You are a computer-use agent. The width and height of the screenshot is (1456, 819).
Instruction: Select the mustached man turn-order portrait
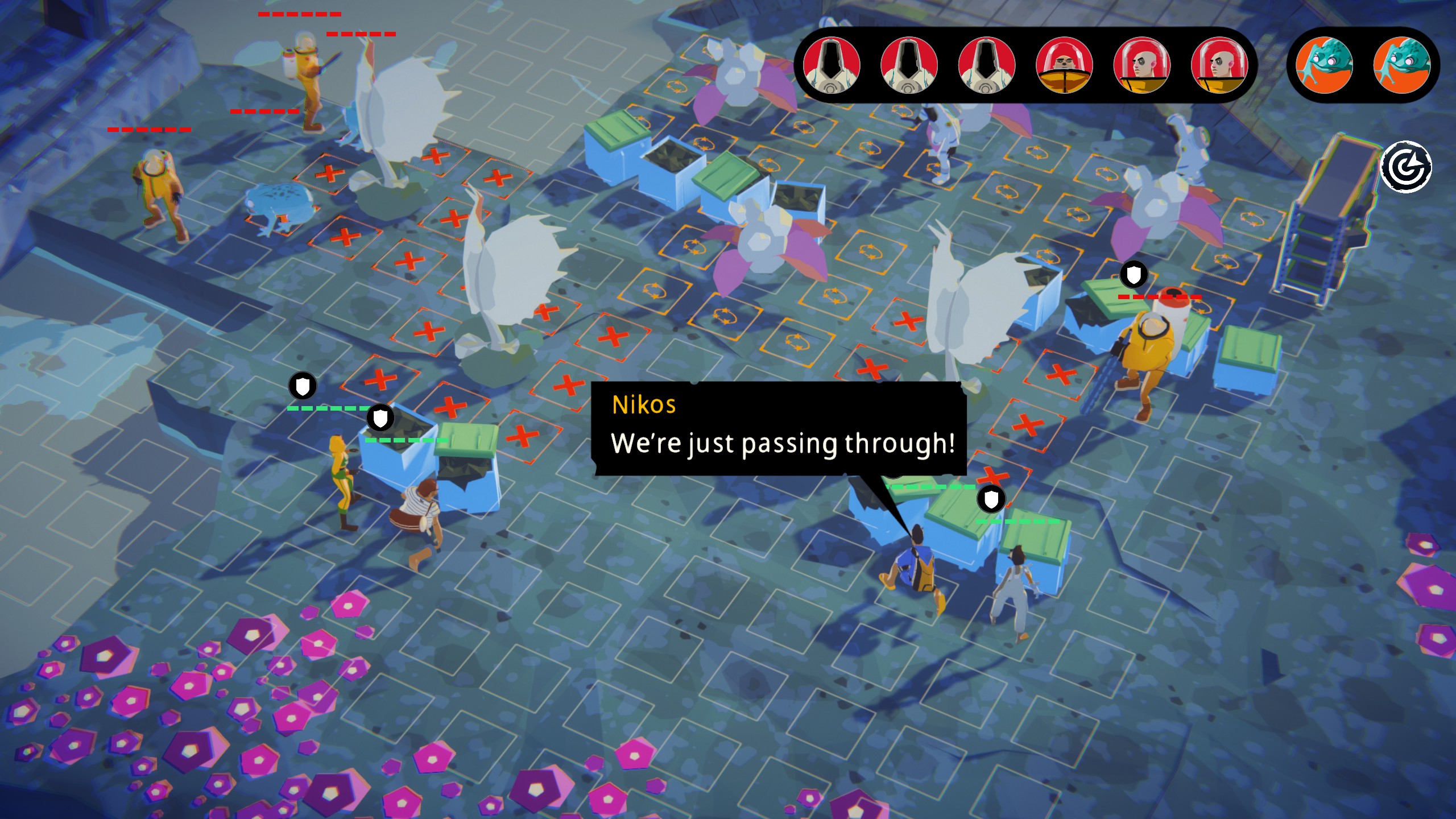click(1064, 65)
